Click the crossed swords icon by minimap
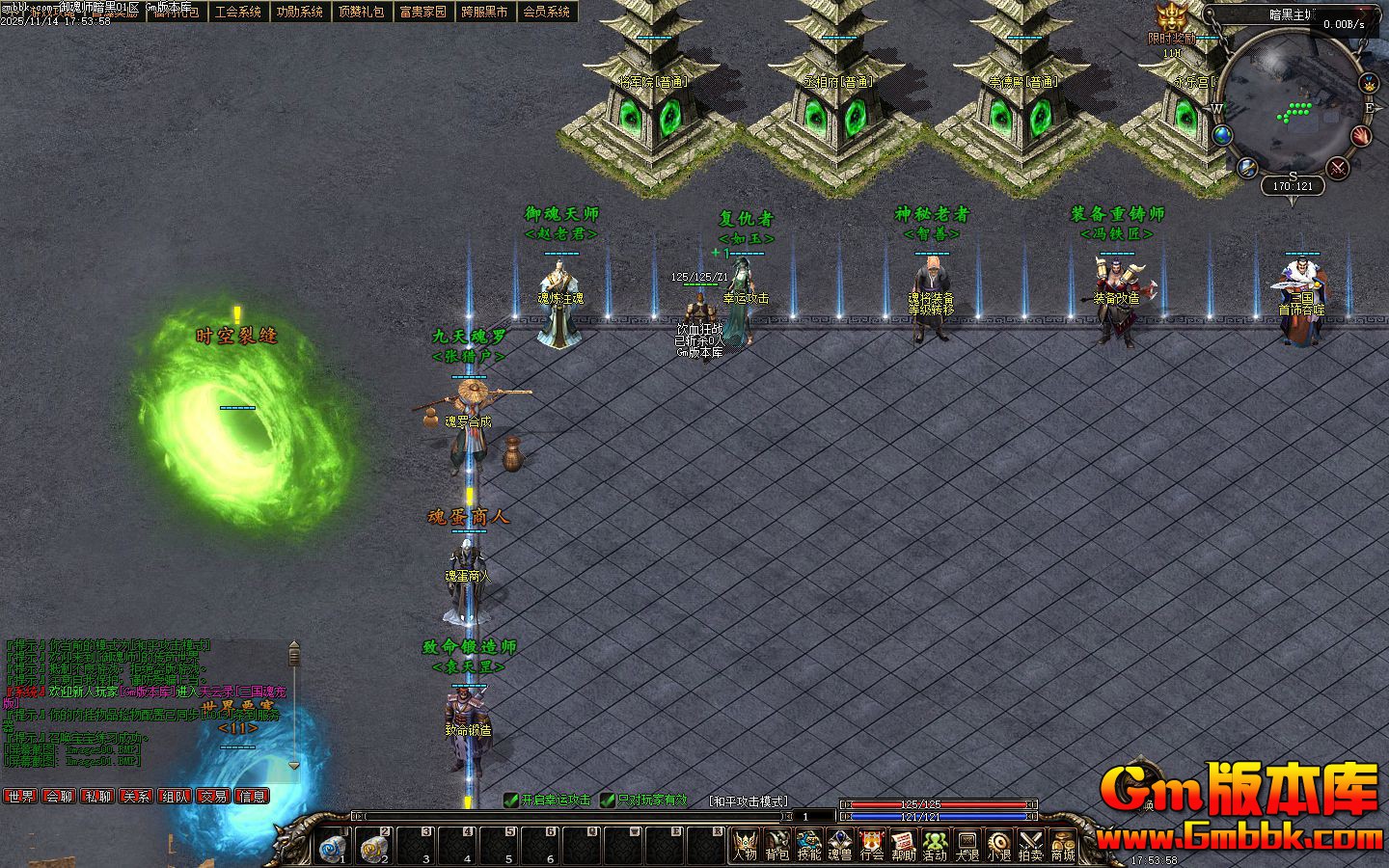The width and height of the screenshot is (1389, 868). (1338, 168)
